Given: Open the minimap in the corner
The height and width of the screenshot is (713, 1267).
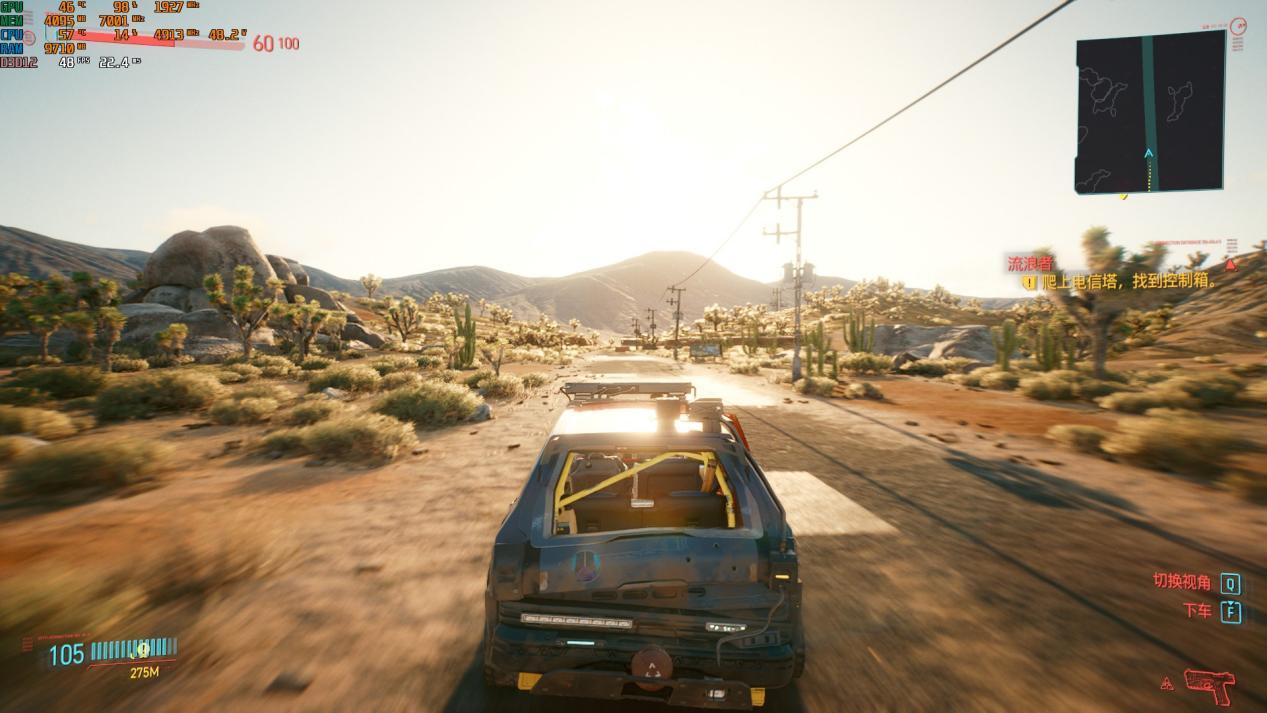Looking at the screenshot, I should pyautogui.click(x=1150, y=112).
